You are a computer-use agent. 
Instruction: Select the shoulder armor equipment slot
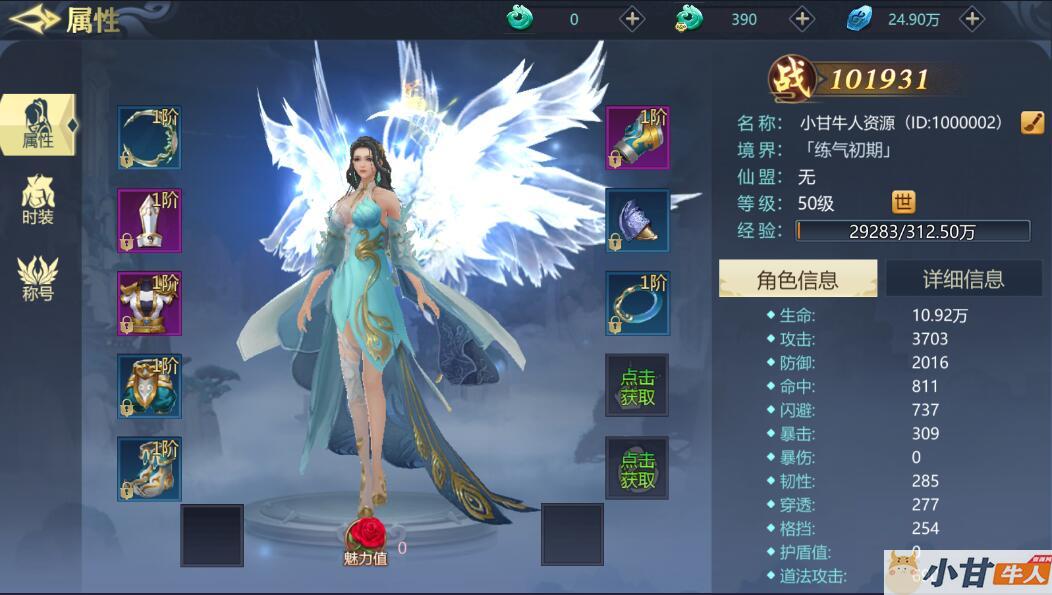pos(149,385)
